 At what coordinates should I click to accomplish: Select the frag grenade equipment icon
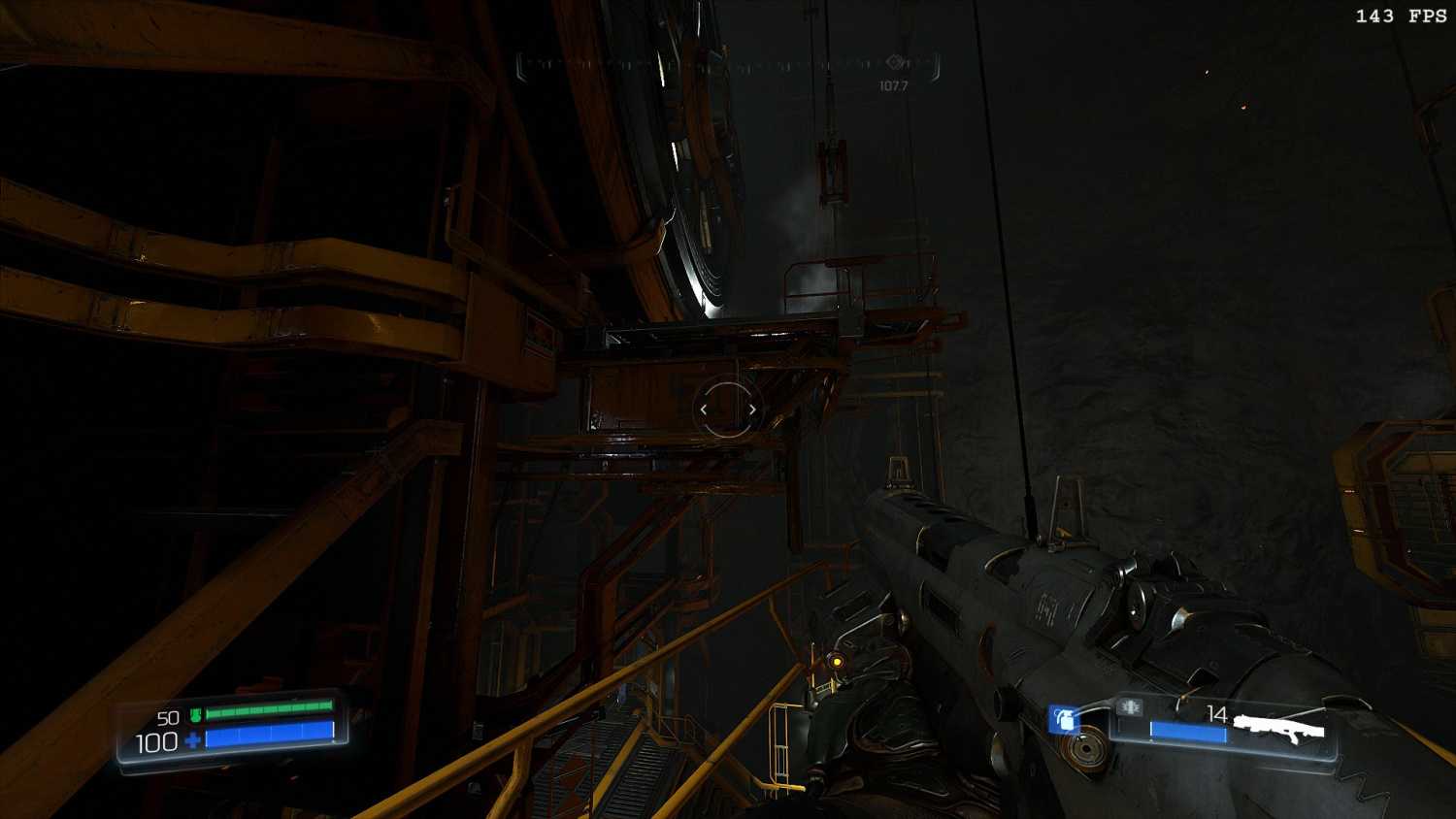1064,720
